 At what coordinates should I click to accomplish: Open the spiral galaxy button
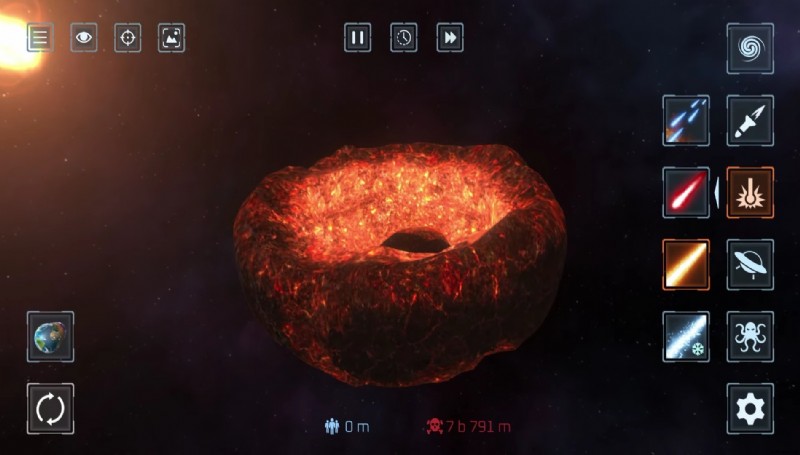[x=749, y=48]
